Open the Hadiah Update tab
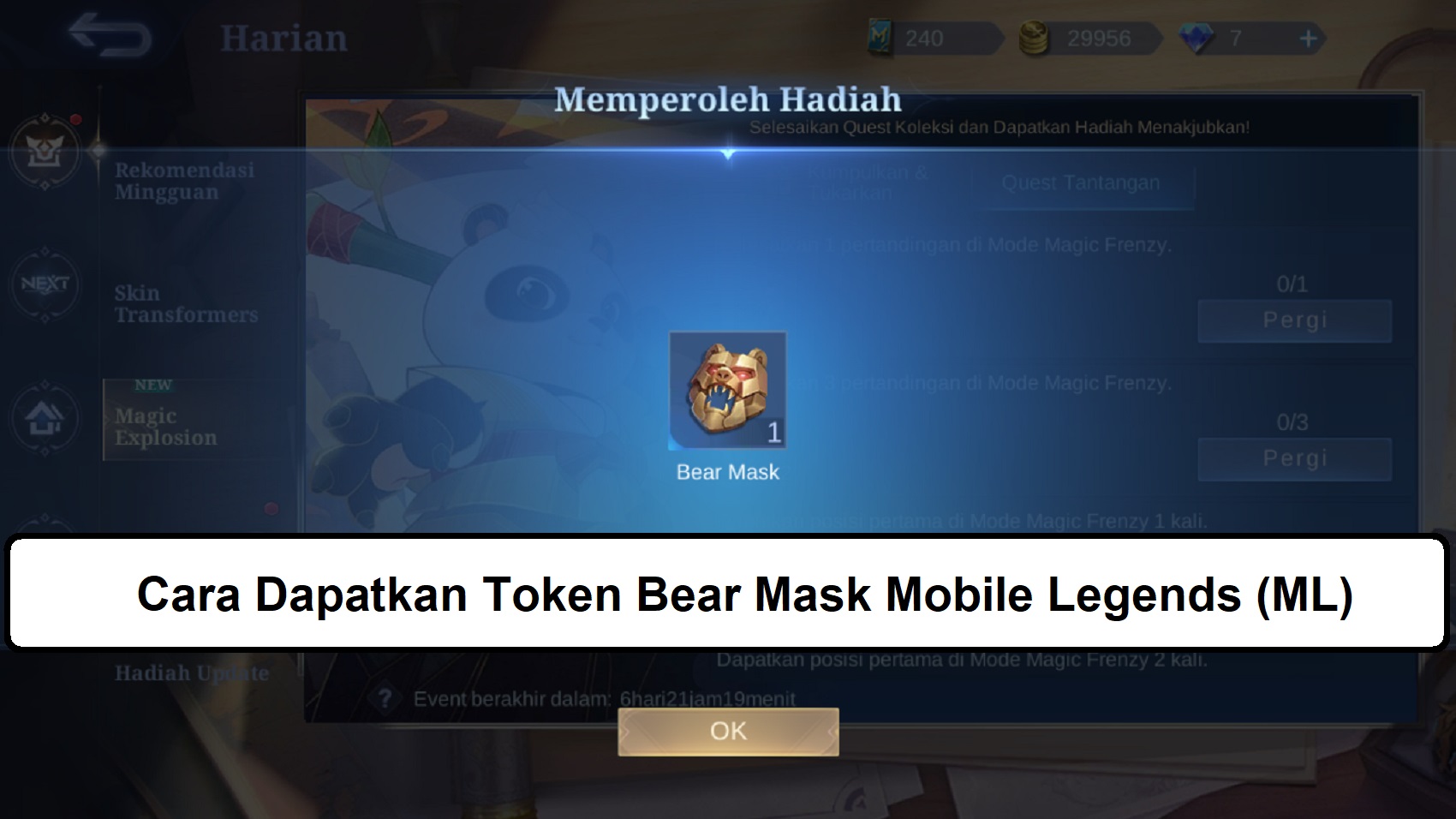Screen dimensions: 1456x819 (x=190, y=673)
